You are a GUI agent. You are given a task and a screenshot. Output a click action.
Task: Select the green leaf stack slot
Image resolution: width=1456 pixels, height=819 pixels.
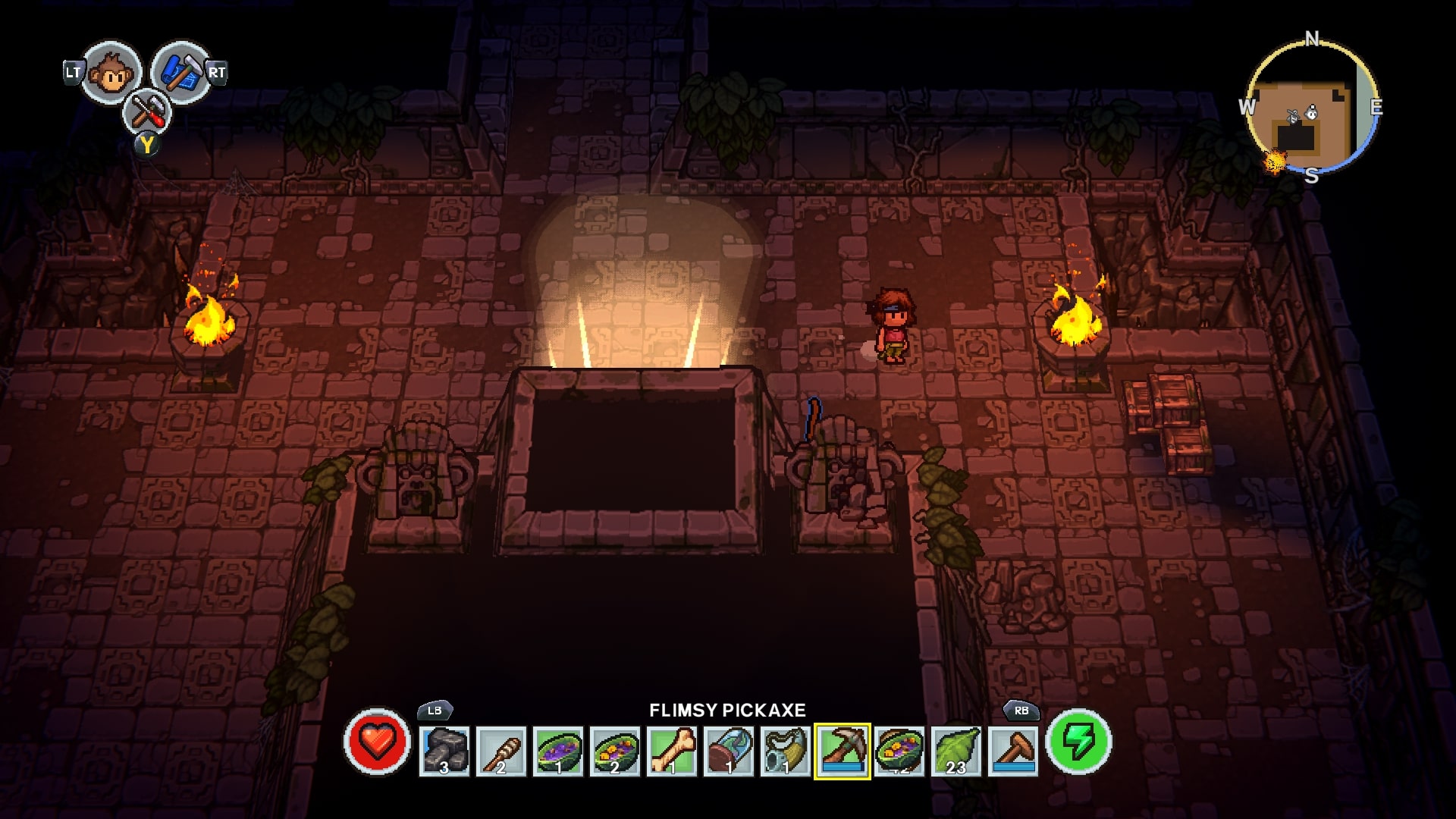click(x=956, y=751)
